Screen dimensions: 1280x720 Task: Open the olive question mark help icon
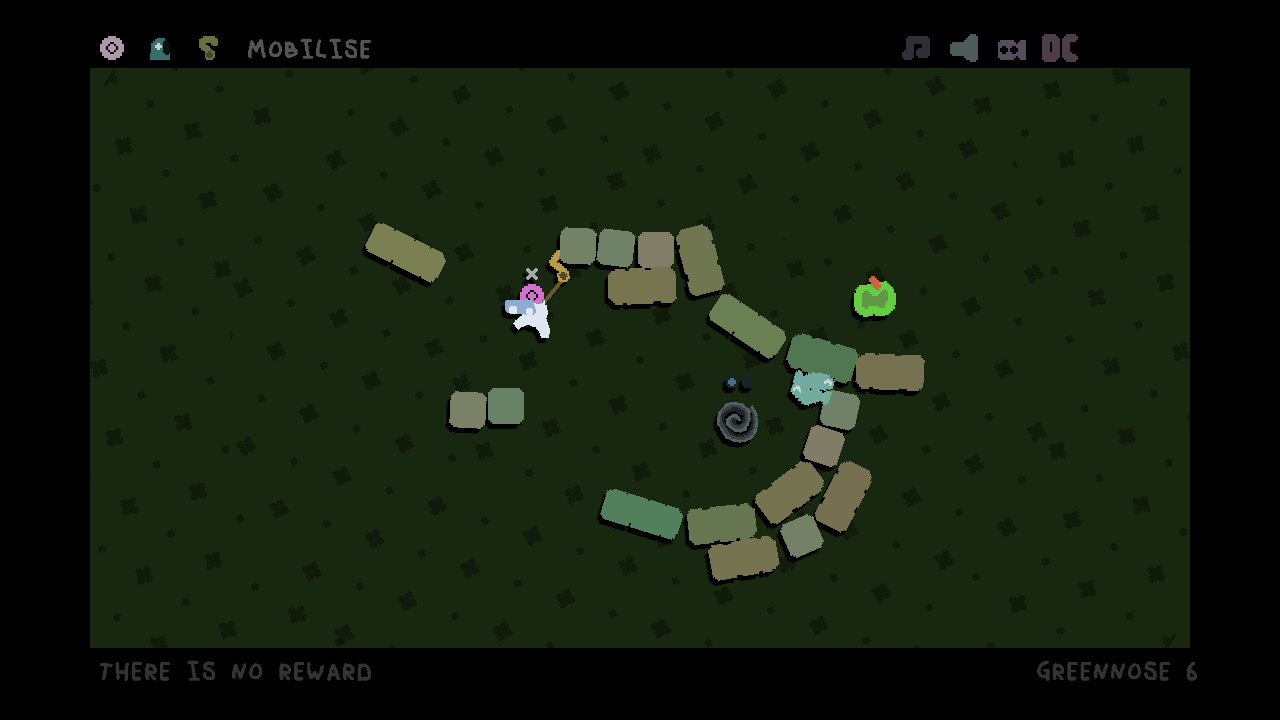coord(208,48)
